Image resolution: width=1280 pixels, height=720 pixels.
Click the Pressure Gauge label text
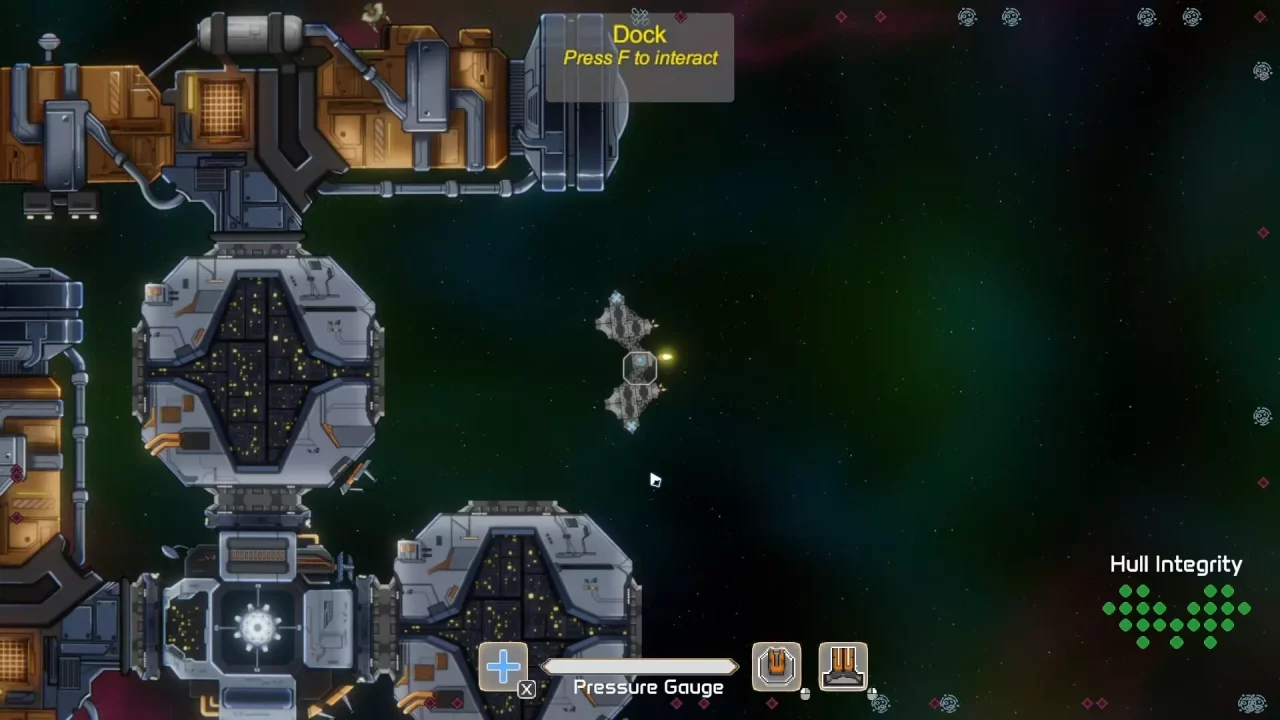click(x=648, y=687)
